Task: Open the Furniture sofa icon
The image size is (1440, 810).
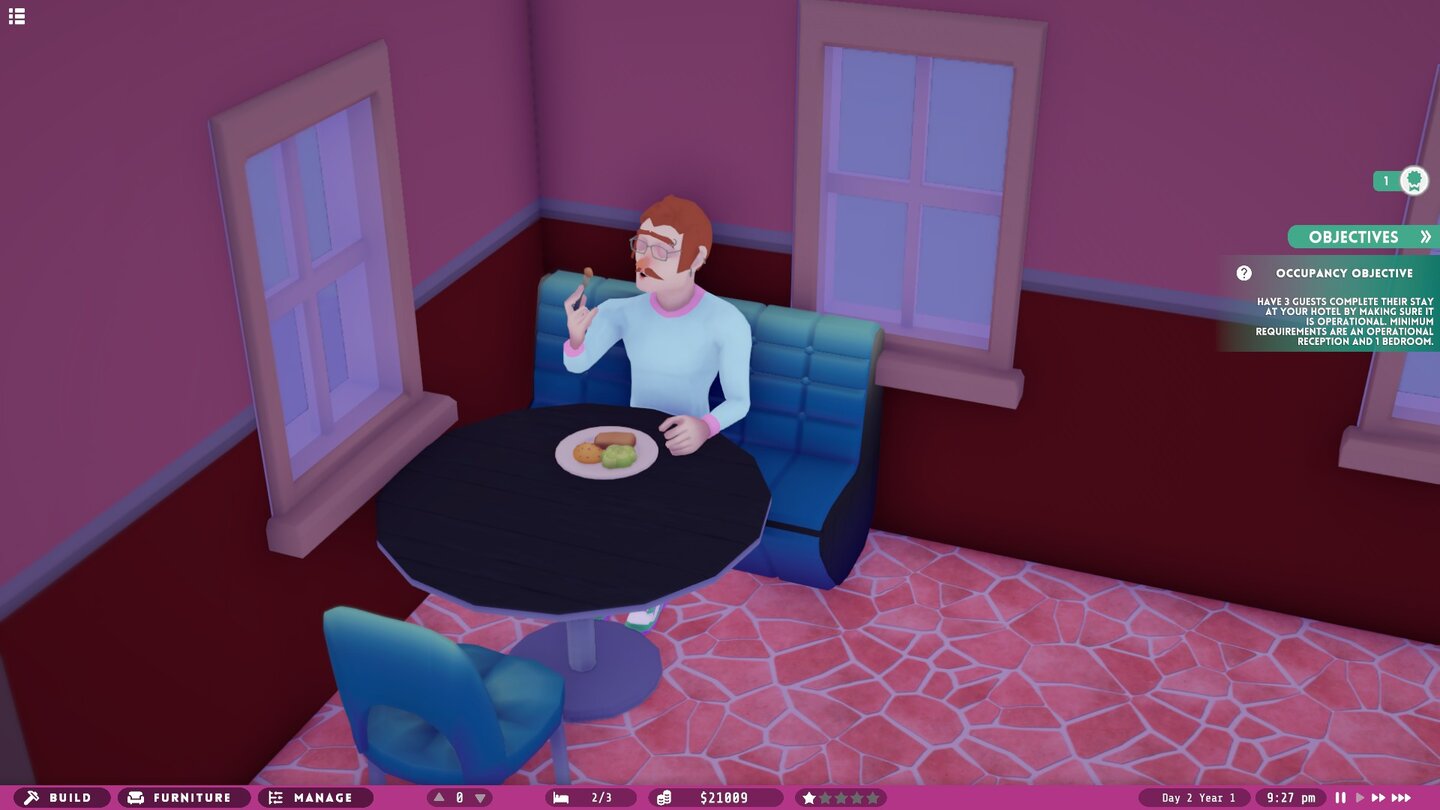Action: (135, 797)
